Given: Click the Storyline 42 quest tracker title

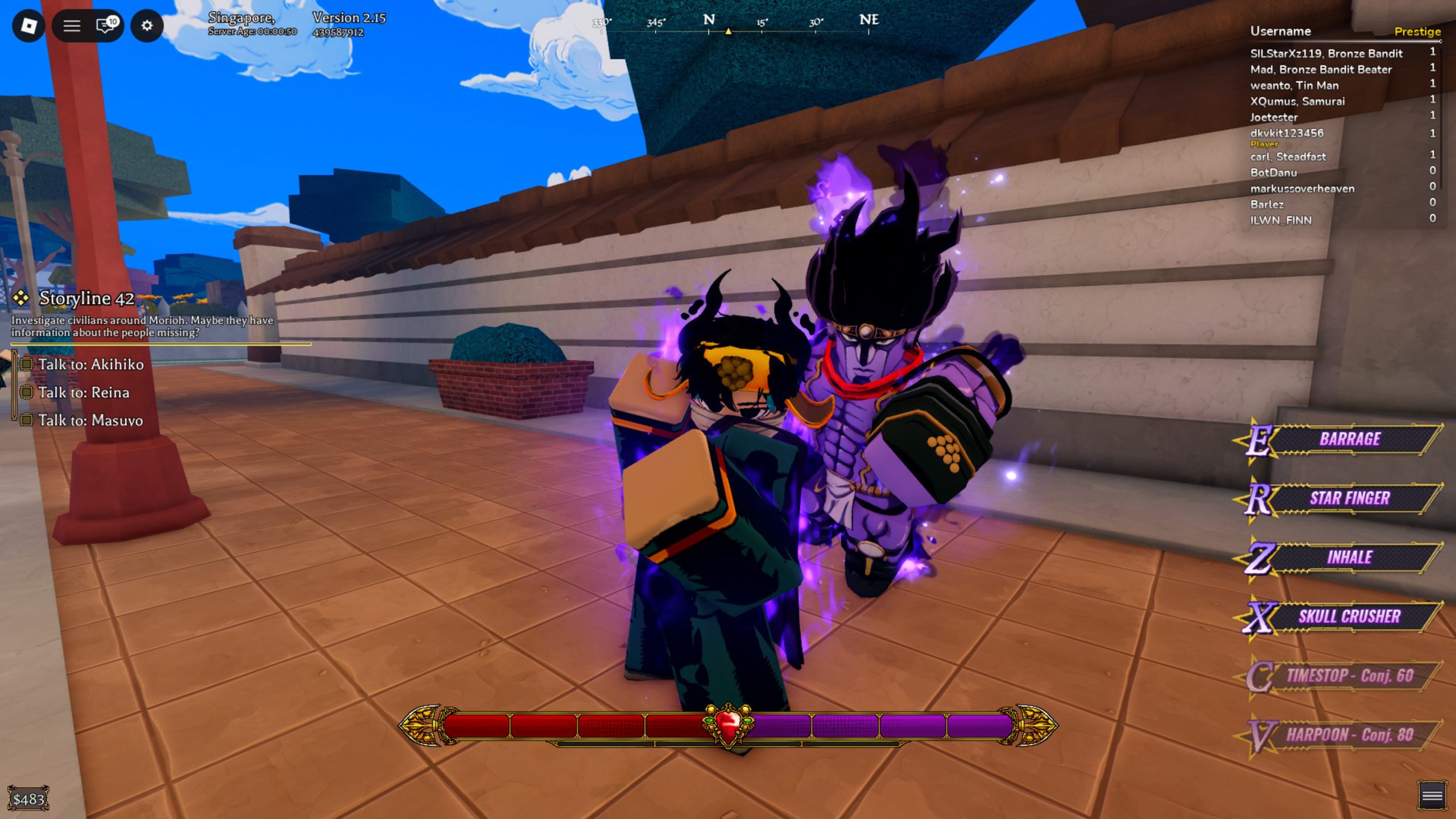Looking at the screenshot, I should coord(86,298).
